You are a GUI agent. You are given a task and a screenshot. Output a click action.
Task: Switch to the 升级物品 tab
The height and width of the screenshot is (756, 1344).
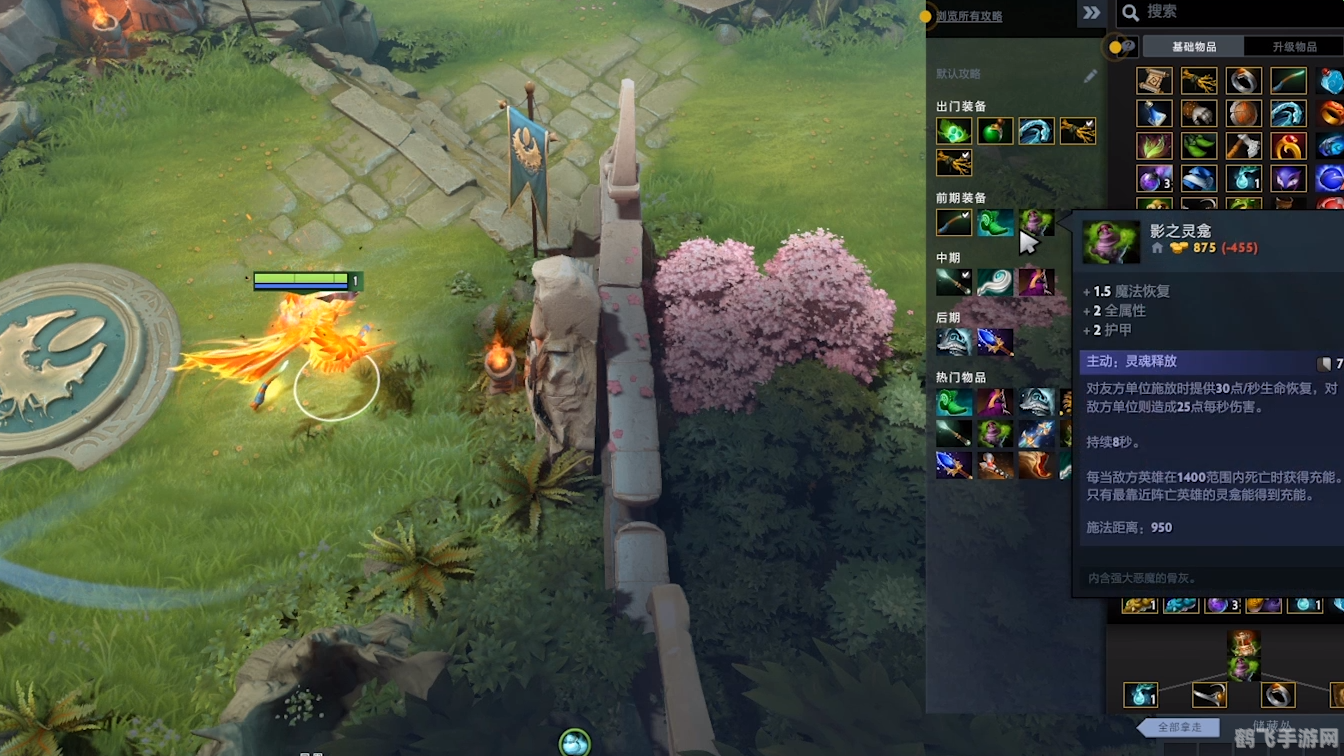point(1294,47)
